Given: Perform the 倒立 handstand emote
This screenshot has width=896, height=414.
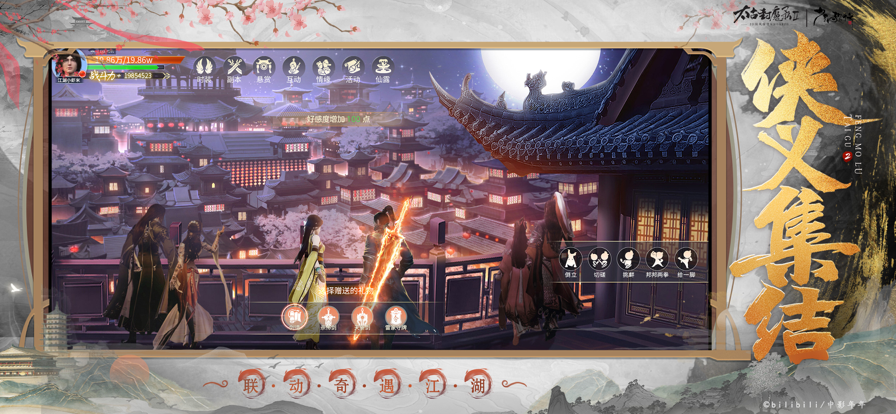Looking at the screenshot, I should (x=571, y=260).
